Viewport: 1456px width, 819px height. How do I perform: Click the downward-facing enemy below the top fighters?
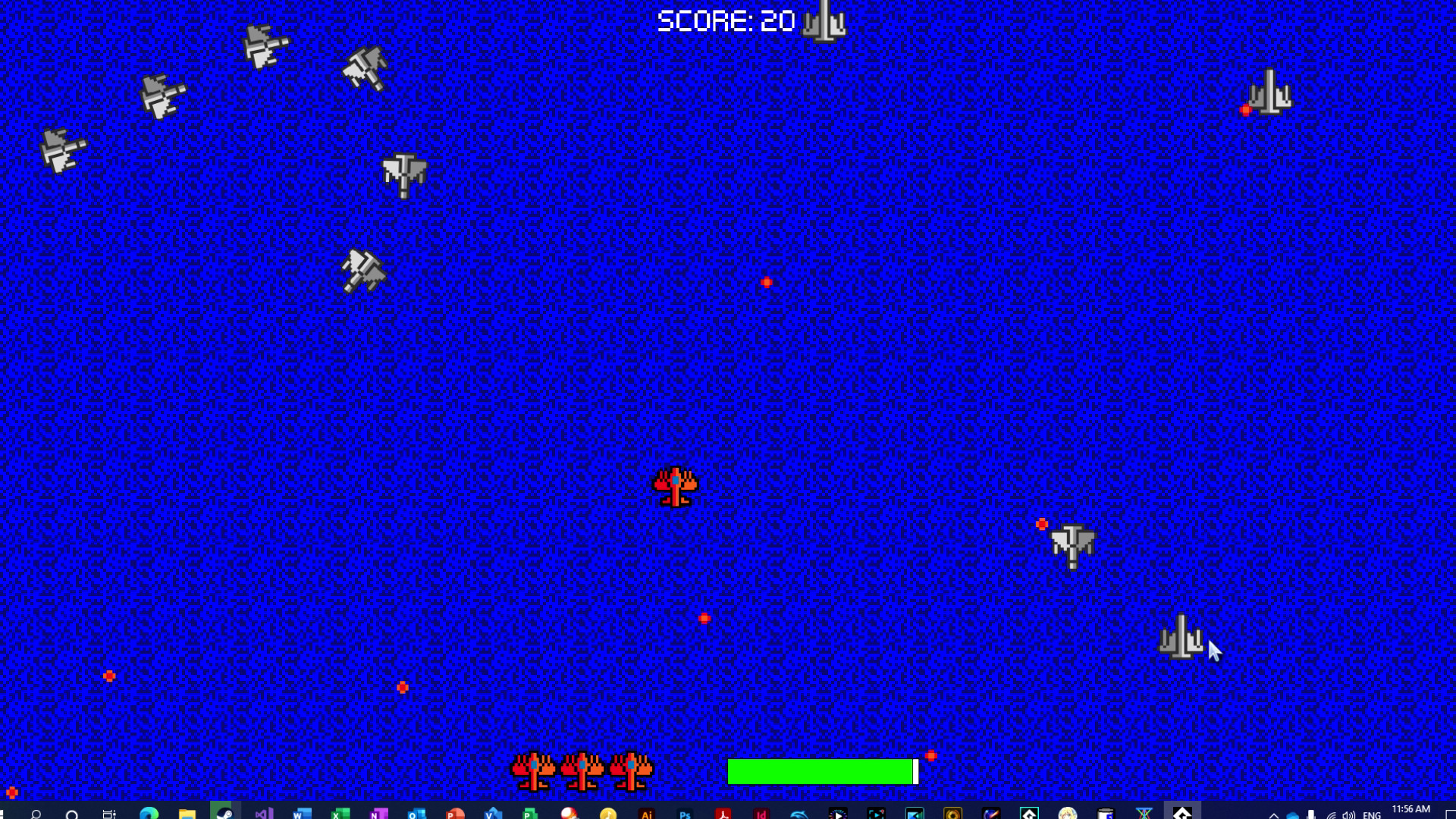pyautogui.click(x=403, y=174)
